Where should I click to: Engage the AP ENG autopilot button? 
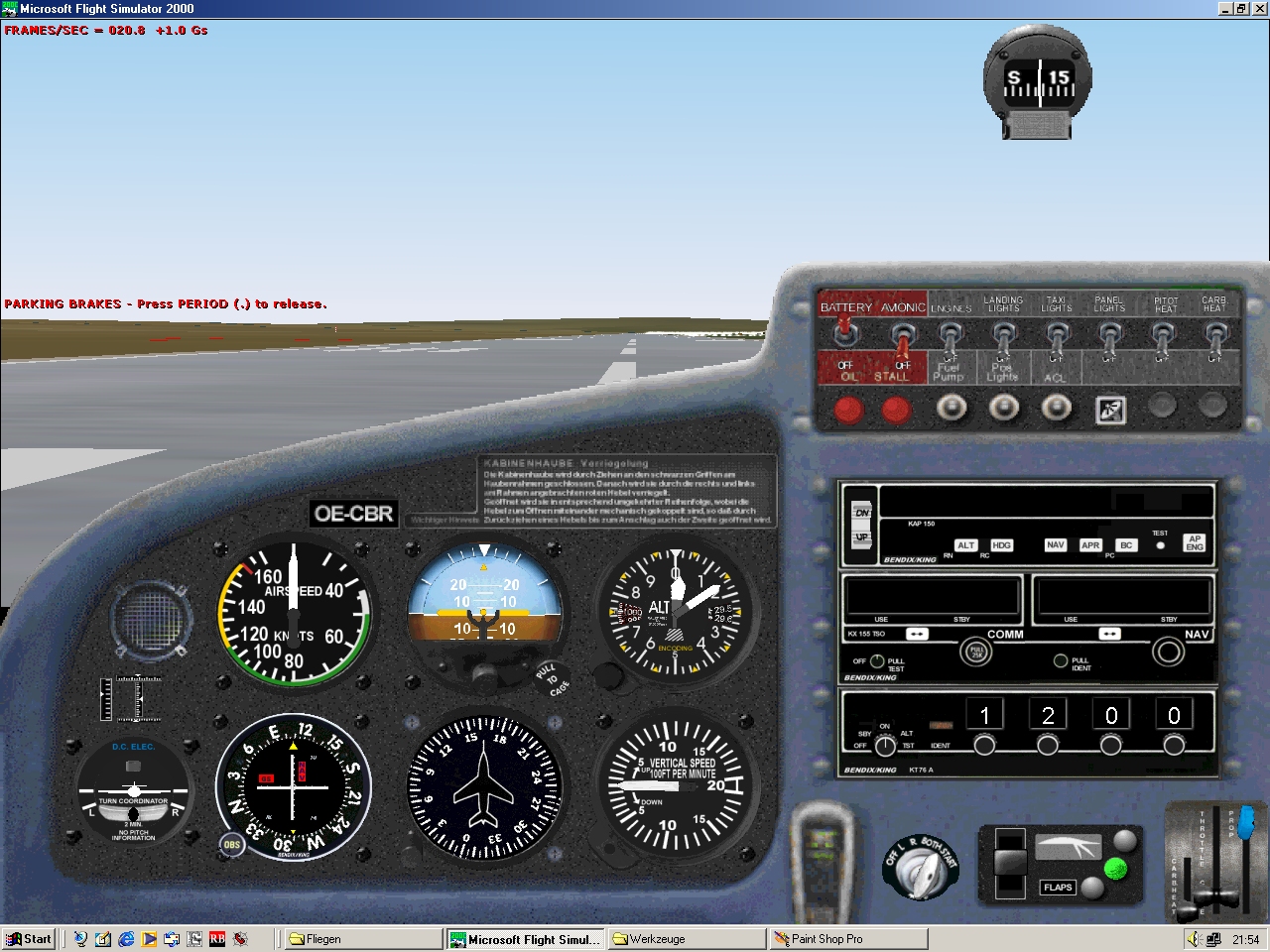pyautogui.click(x=1195, y=542)
